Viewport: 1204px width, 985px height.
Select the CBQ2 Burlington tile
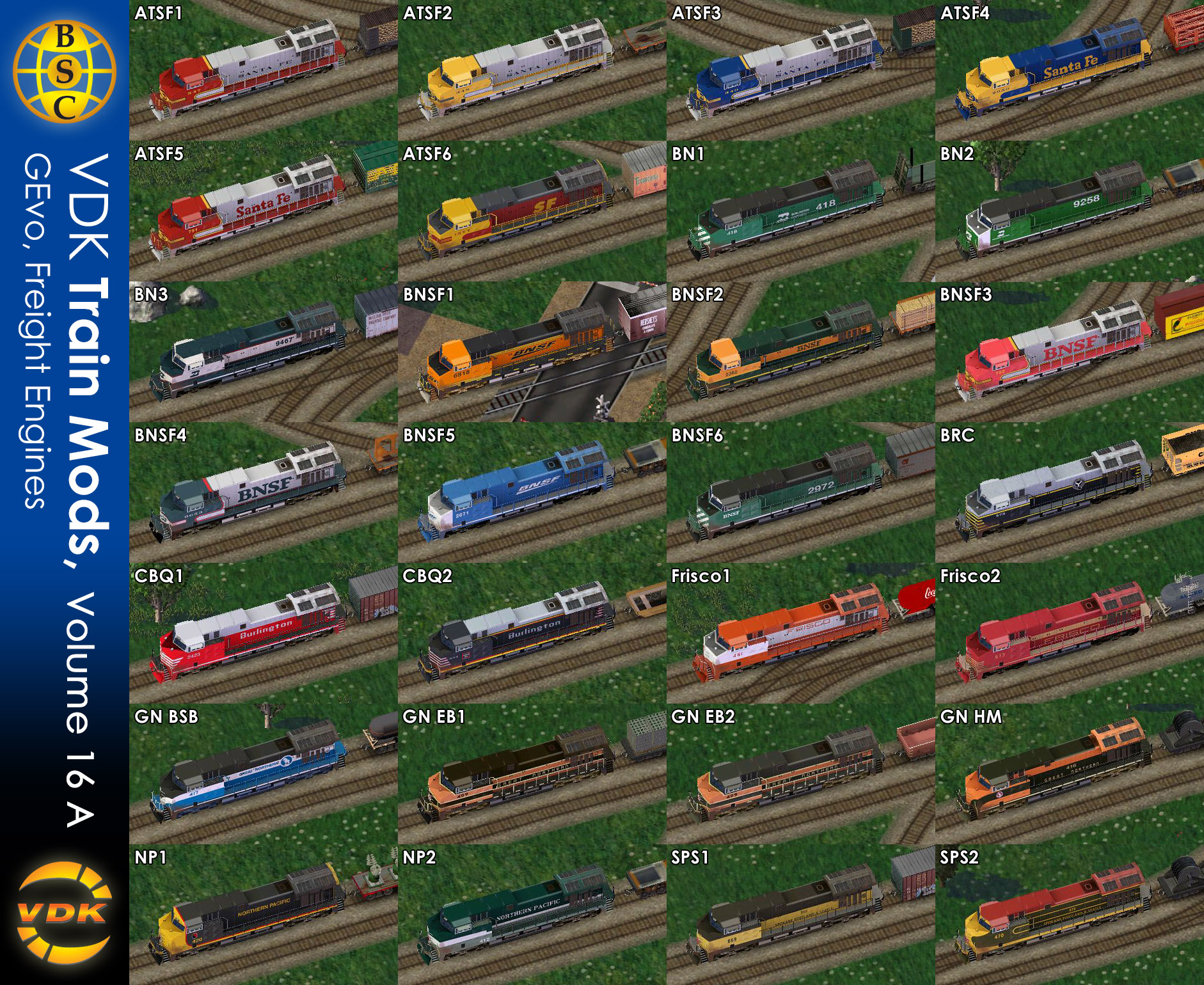pyautogui.click(x=532, y=633)
